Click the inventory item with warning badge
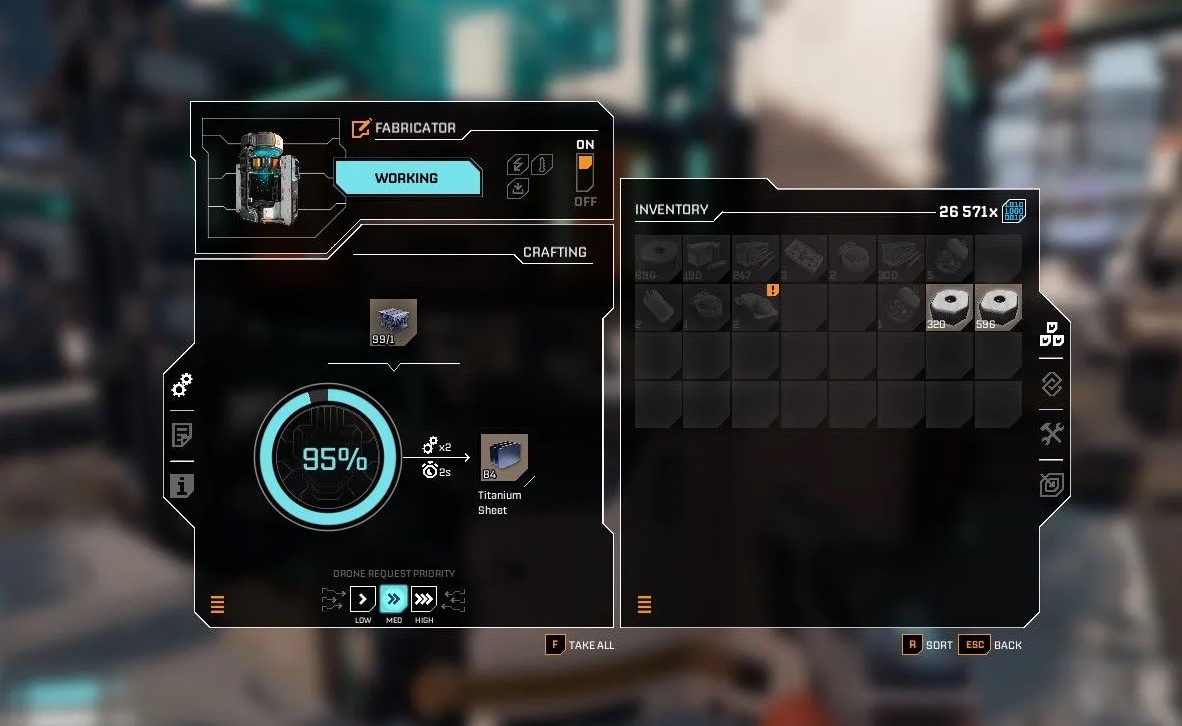This screenshot has width=1182, height=726. click(755, 308)
